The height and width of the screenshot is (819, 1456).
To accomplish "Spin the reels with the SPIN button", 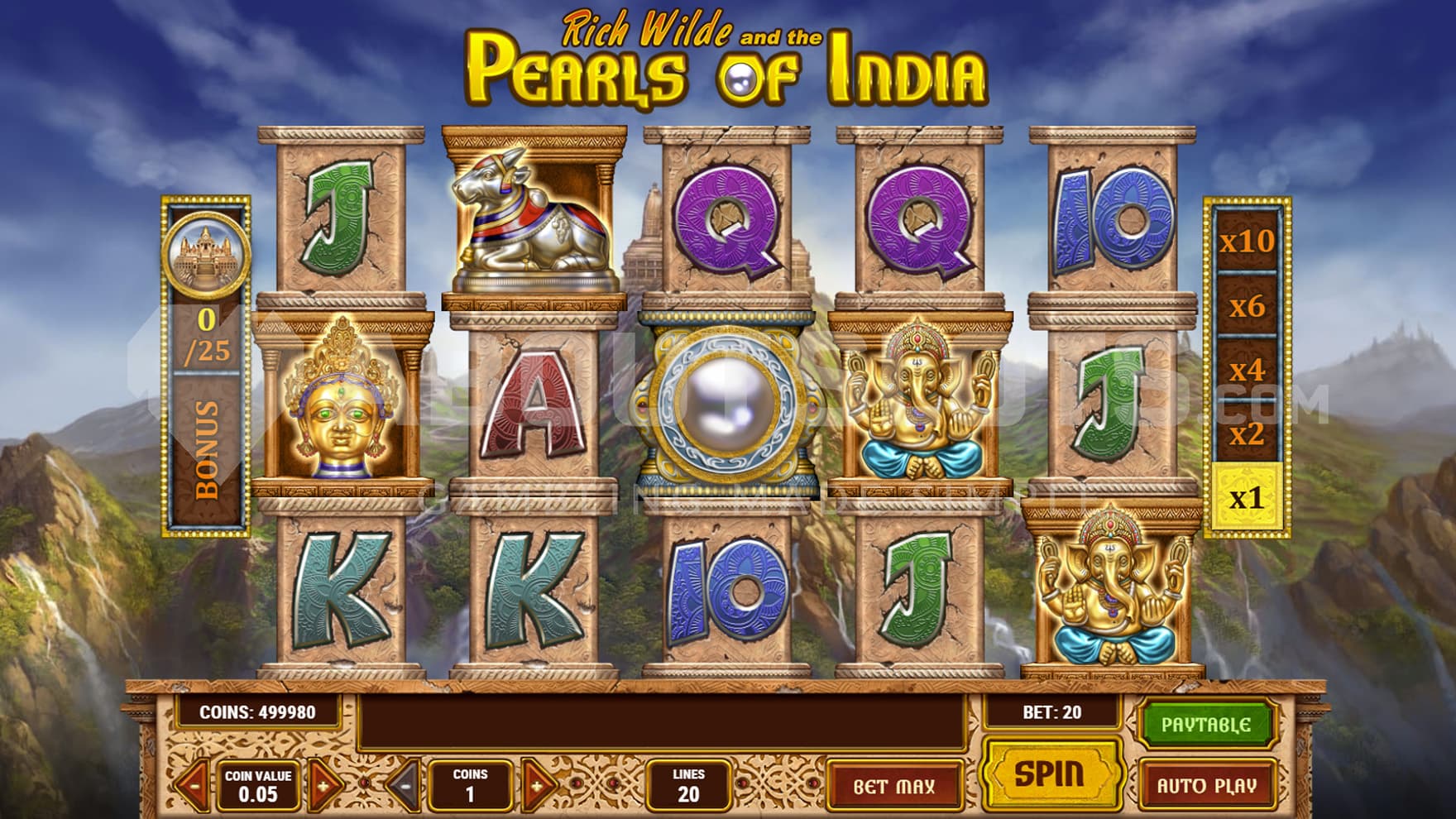I will 1049,774.
